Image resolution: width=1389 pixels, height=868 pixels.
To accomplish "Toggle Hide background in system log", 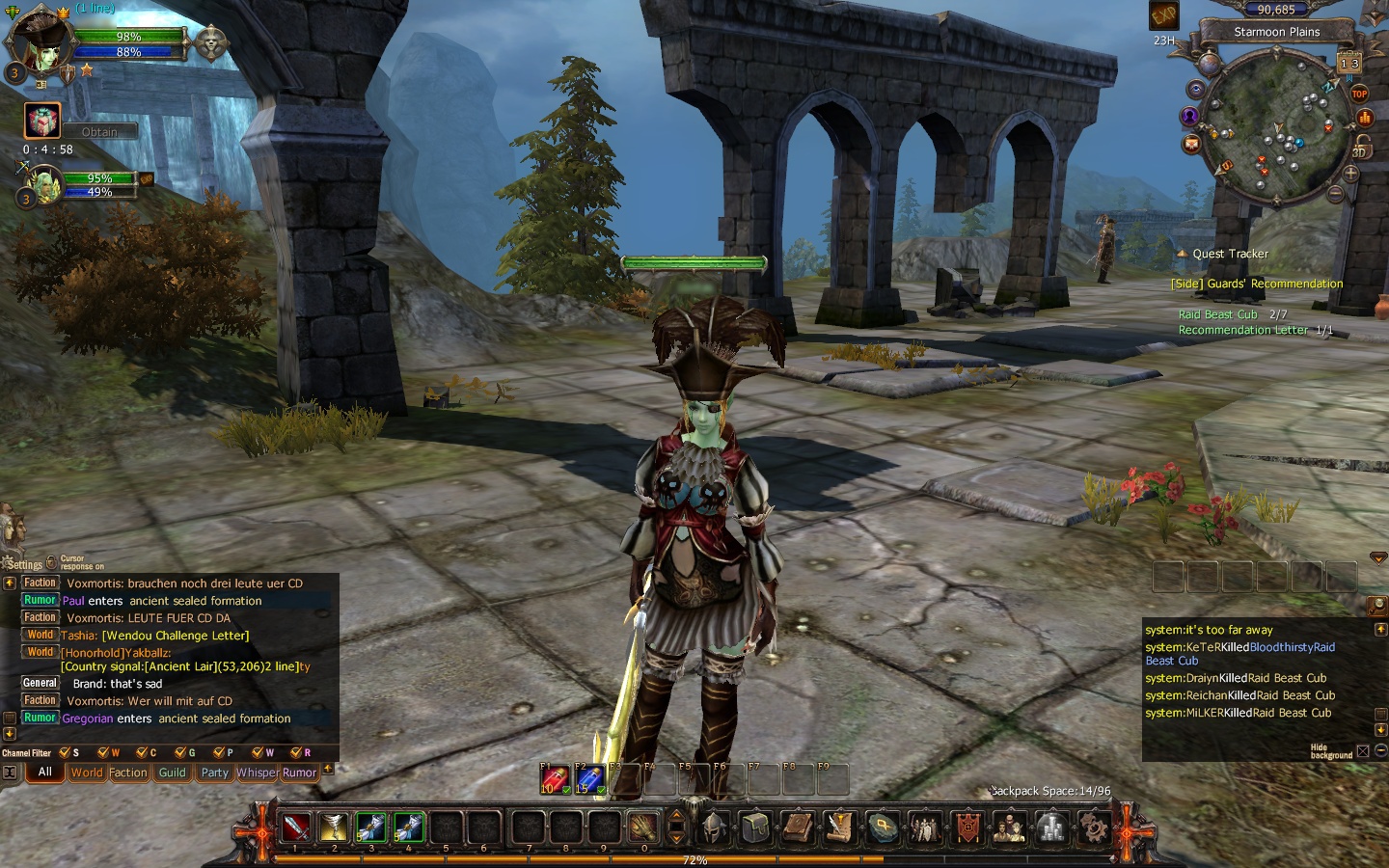I will (x=1363, y=750).
